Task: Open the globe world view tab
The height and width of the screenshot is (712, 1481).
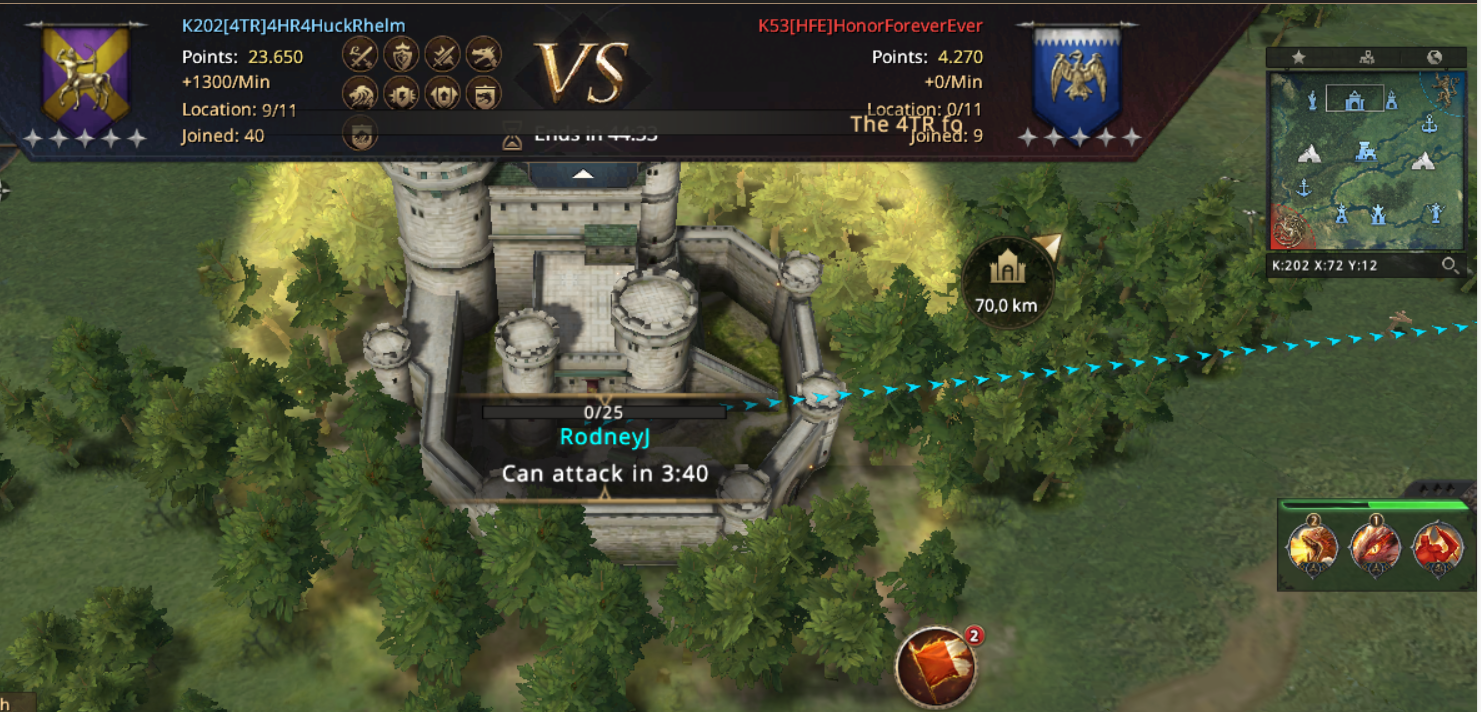Action: (x=1434, y=58)
